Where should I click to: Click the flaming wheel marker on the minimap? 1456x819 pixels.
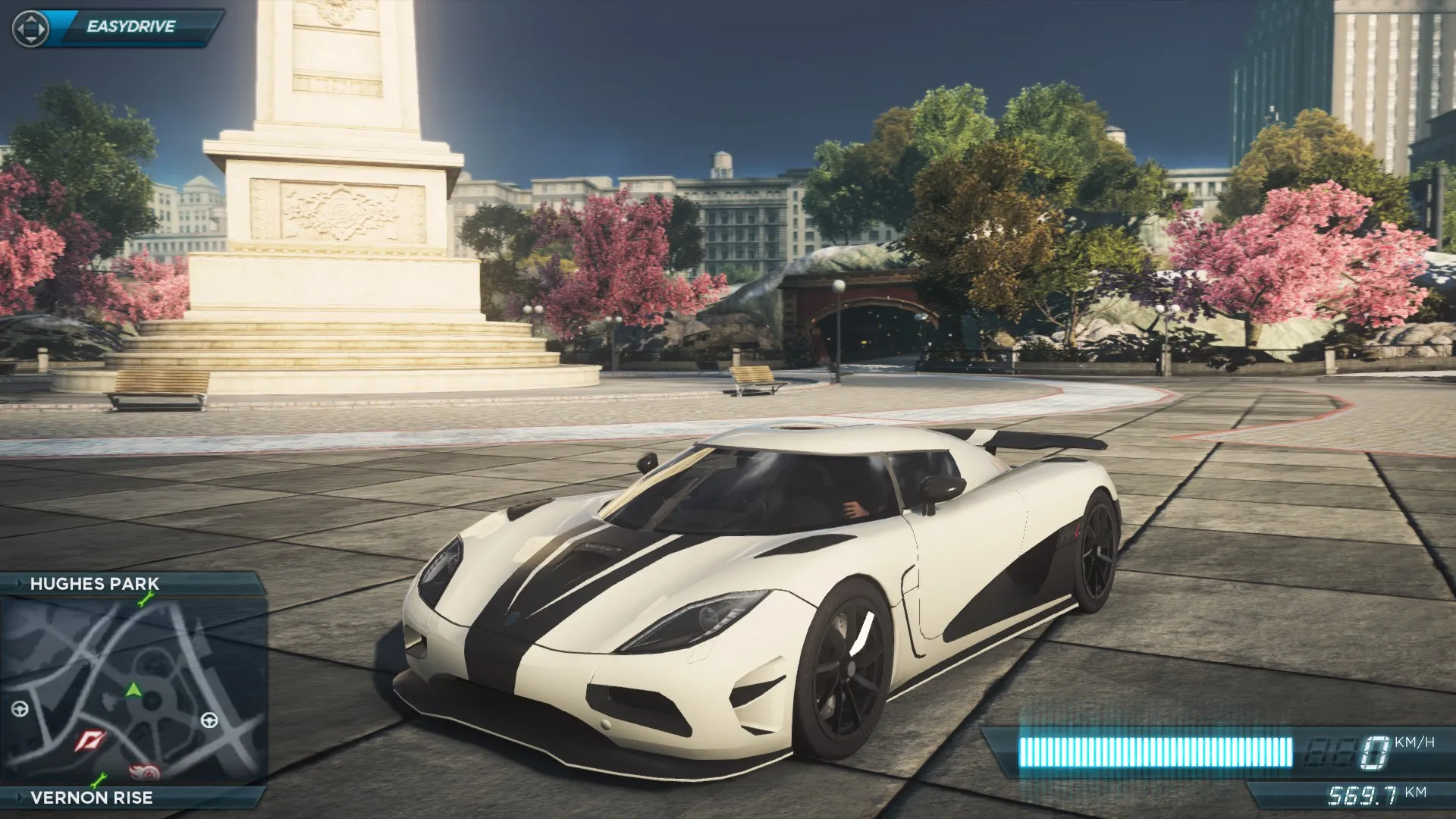coord(145,772)
